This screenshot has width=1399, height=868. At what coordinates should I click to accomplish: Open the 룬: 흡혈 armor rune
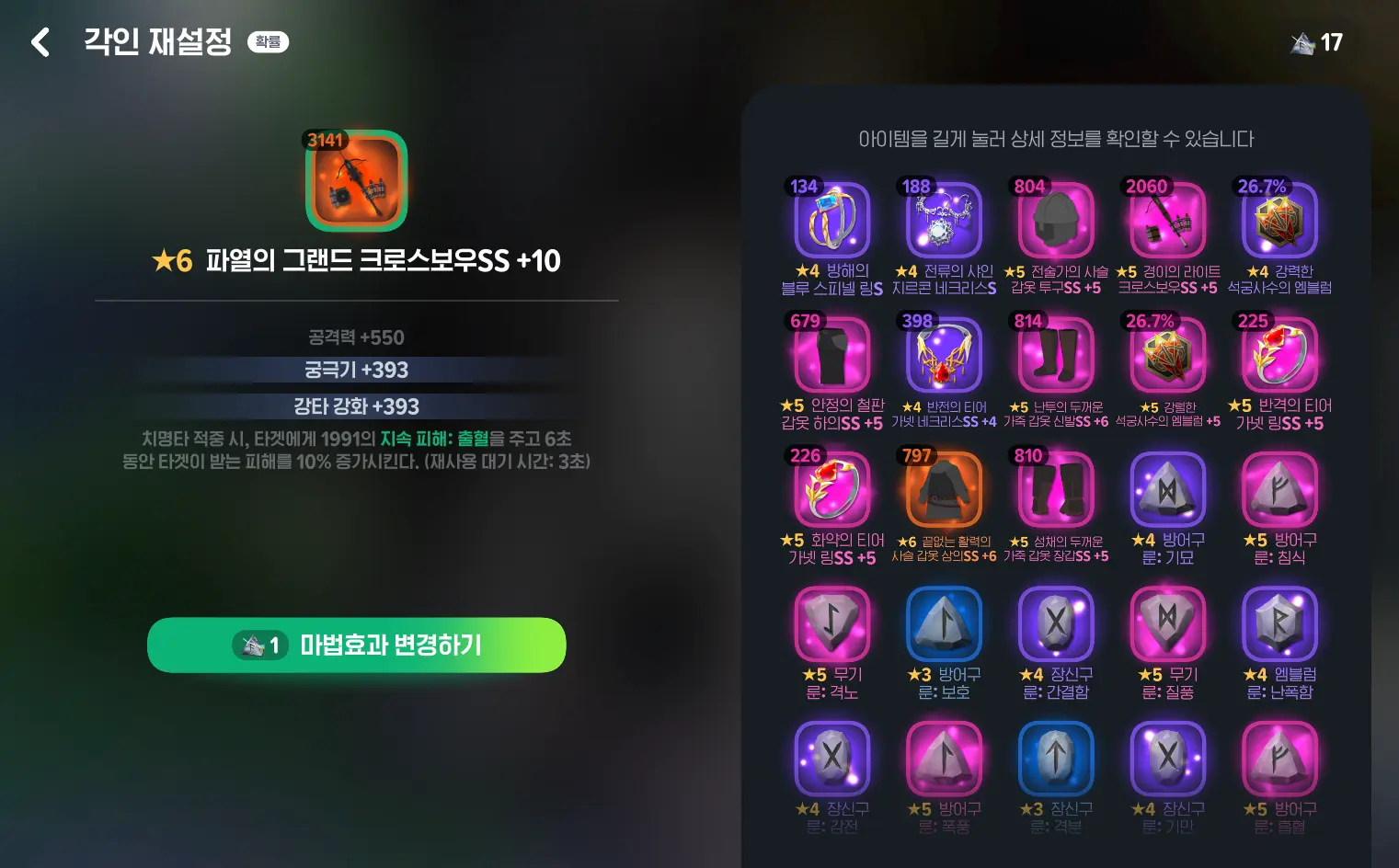[1279, 759]
